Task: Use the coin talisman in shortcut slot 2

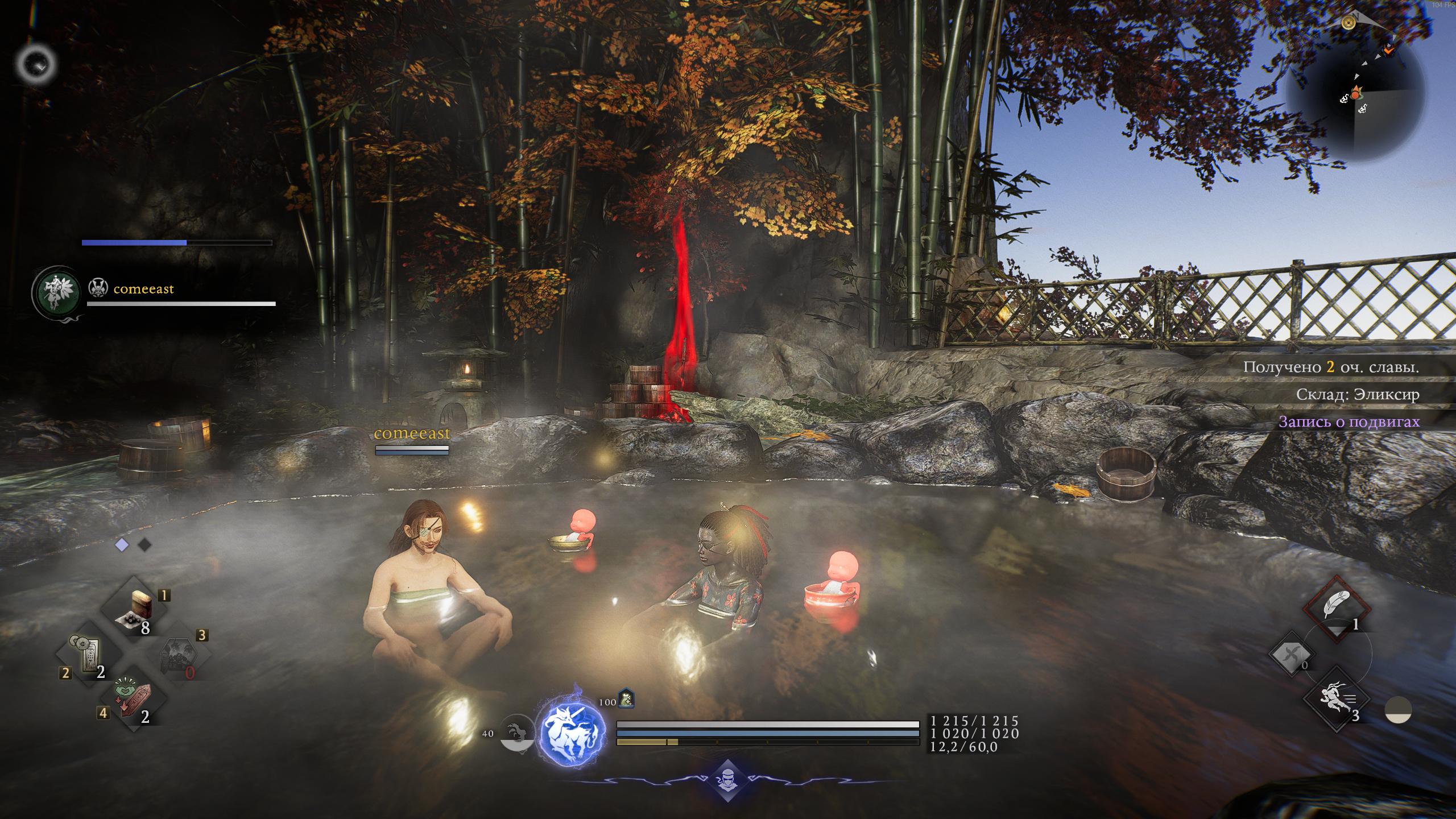Action: 88,654
